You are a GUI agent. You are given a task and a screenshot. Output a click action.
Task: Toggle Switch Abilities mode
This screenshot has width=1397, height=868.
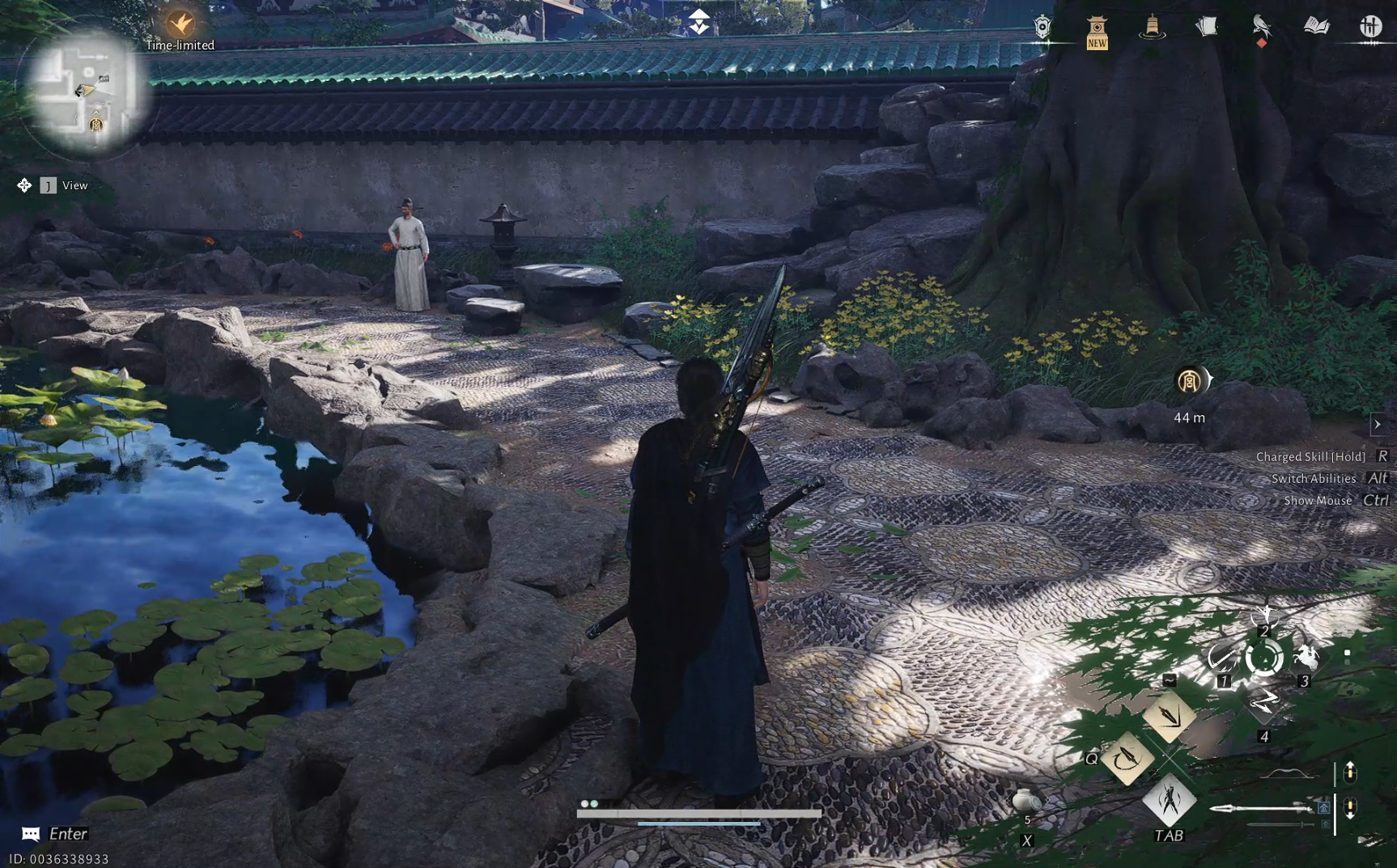coord(1315,478)
